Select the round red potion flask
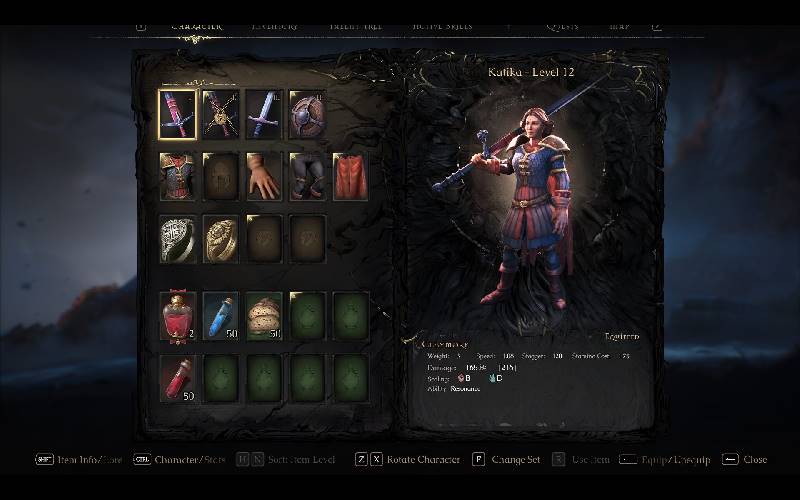This screenshot has width=800, height=500. (x=178, y=315)
